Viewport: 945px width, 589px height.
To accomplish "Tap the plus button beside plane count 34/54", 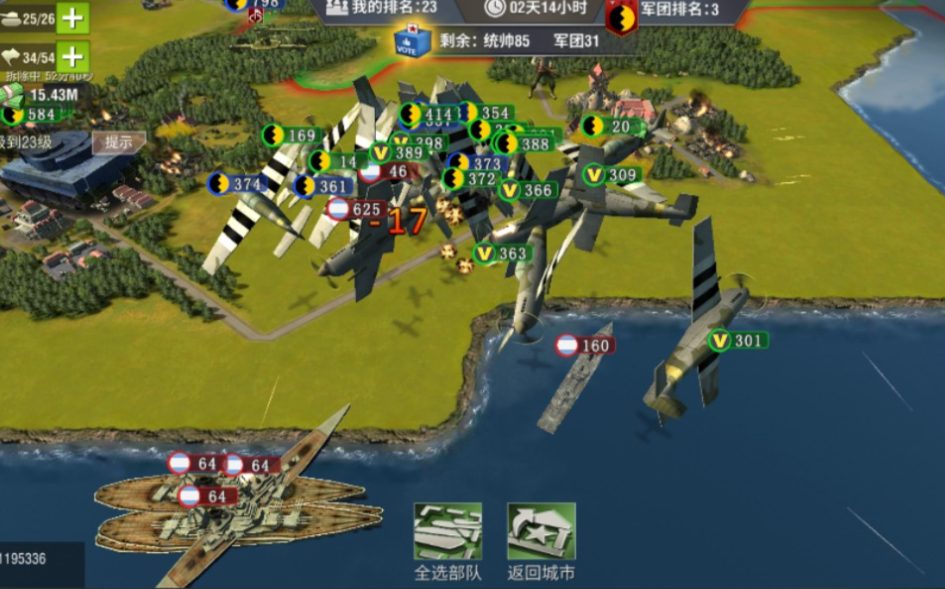I will coord(73,56).
